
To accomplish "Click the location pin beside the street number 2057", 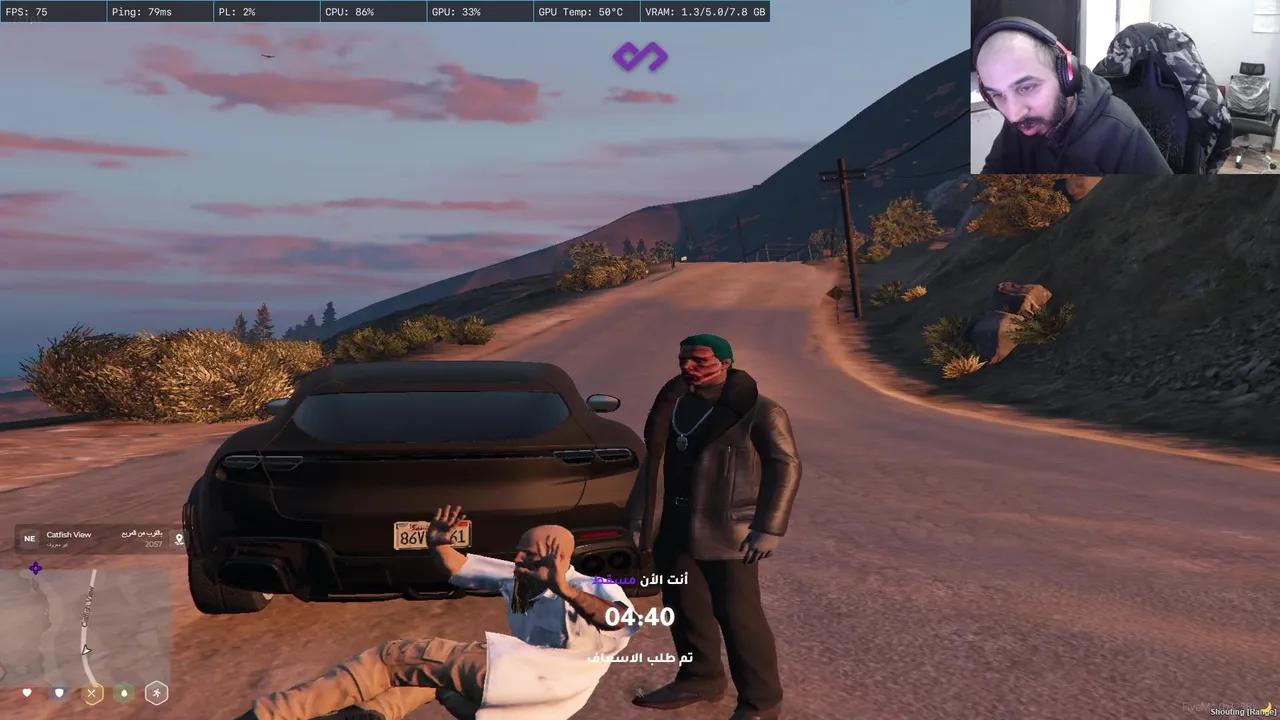I will coord(179,539).
